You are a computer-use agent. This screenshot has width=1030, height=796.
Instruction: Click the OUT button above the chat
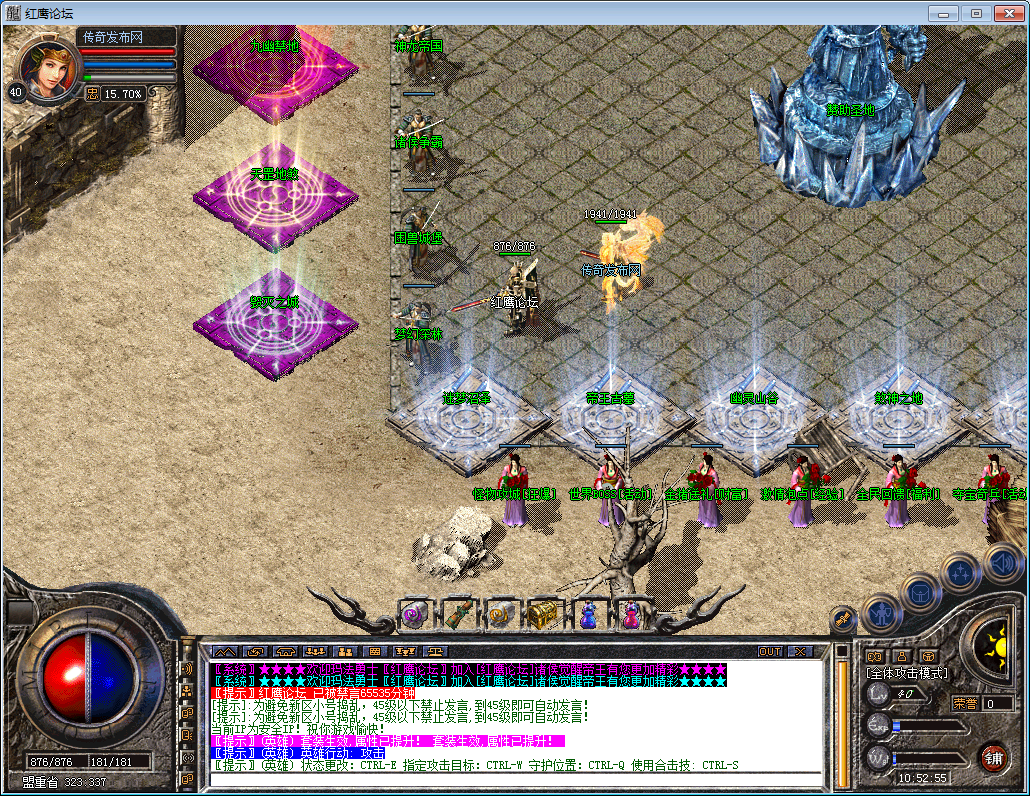[x=769, y=651]
